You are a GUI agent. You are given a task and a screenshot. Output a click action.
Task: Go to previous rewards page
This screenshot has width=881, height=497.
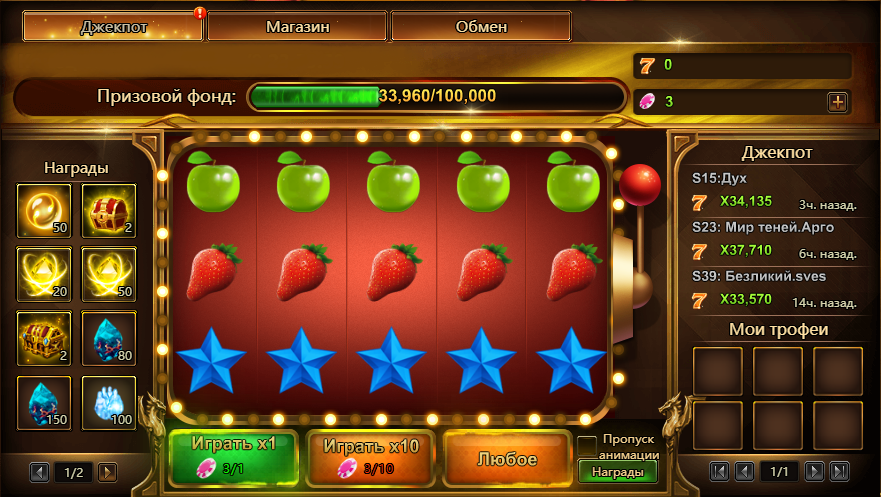tap(39, 471)
